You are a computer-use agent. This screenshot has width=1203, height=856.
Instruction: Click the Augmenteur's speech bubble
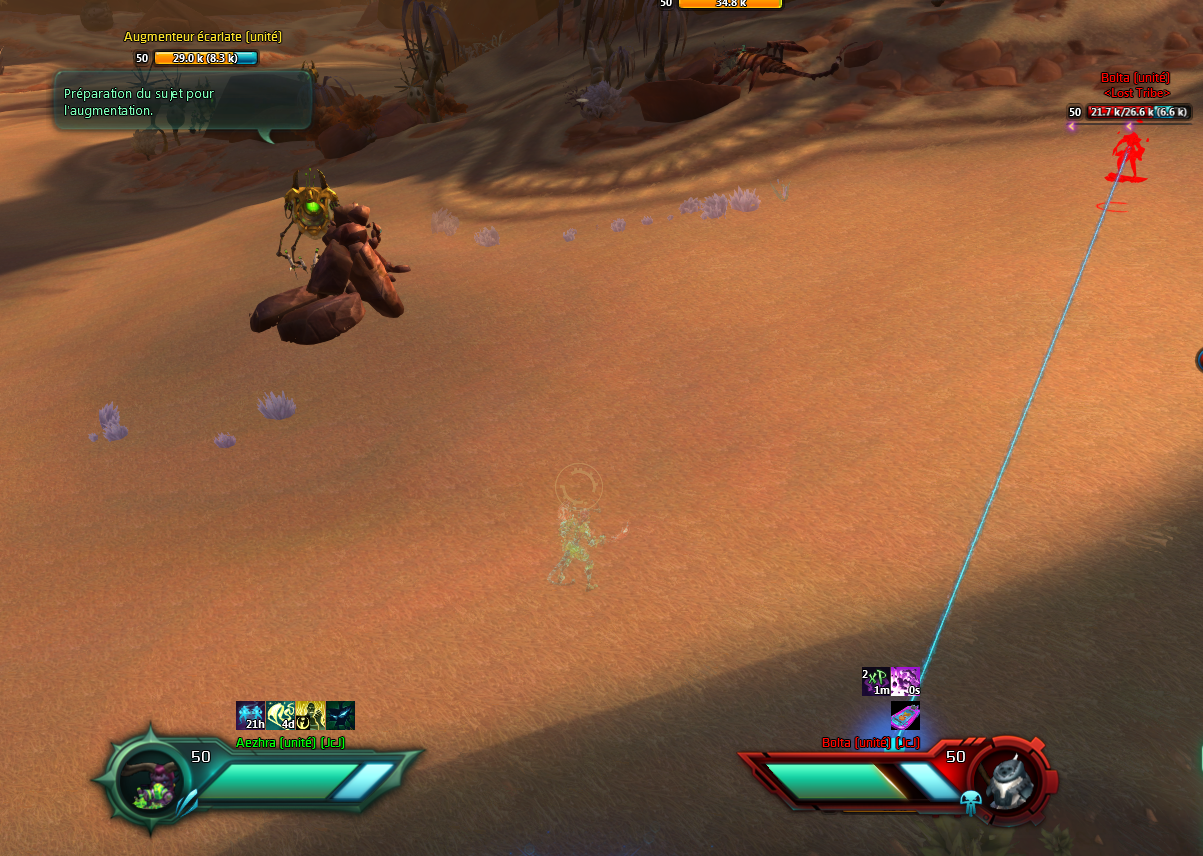(x=182, y=101)
